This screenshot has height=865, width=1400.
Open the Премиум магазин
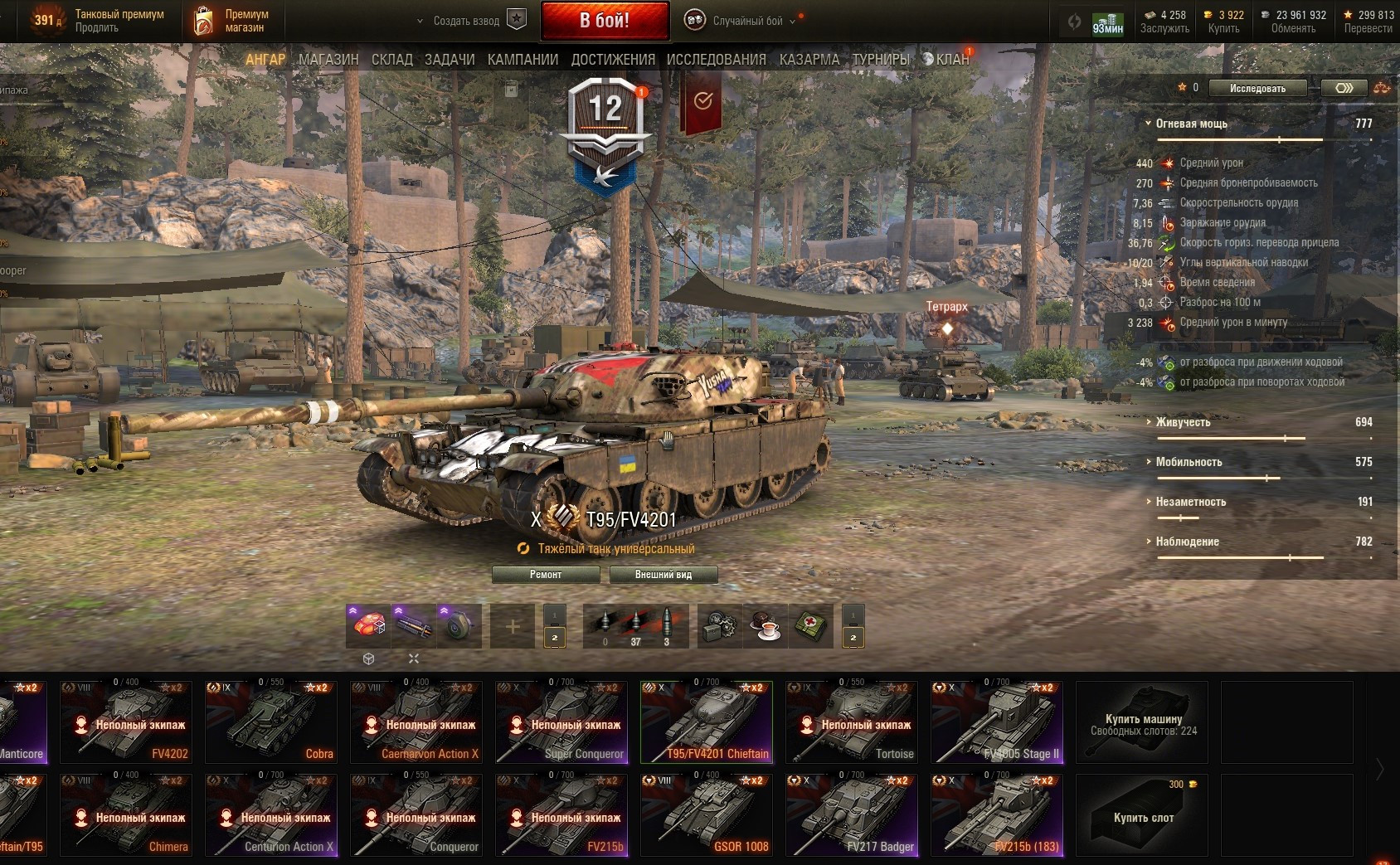pos(232,21)
